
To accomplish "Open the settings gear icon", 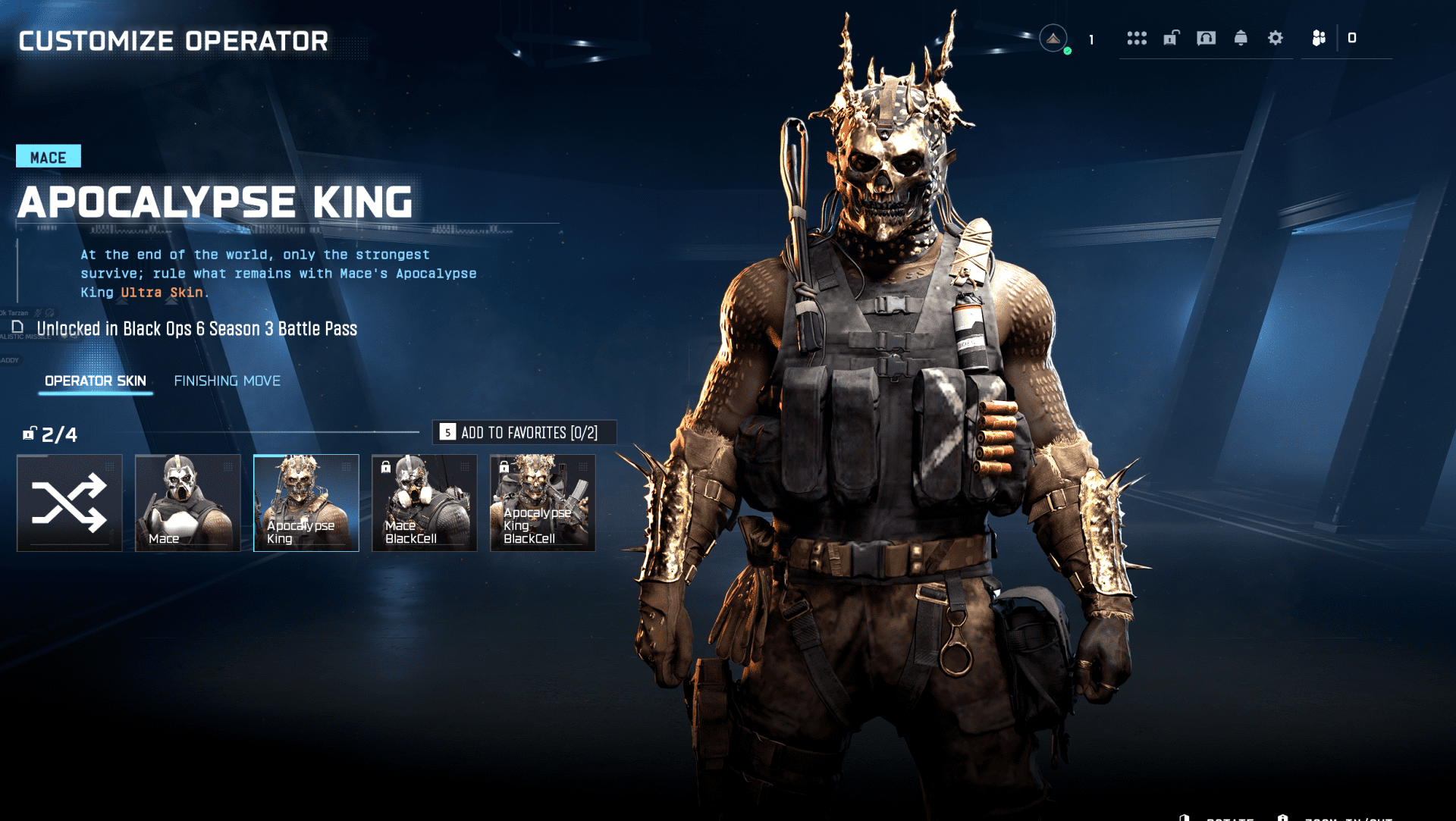I will coord(1276,38).
